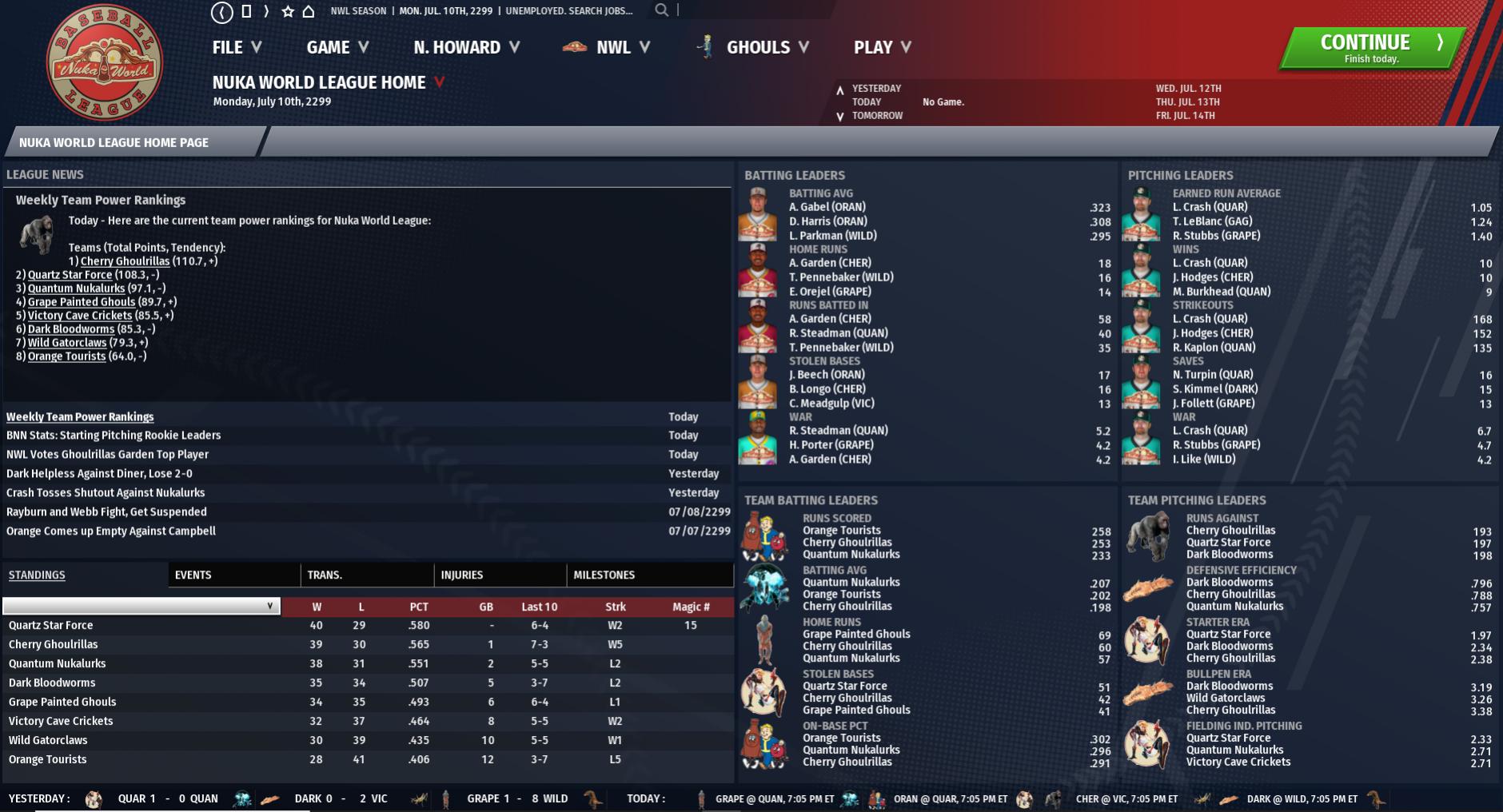Open the NWL league menu

click(612, 47)
